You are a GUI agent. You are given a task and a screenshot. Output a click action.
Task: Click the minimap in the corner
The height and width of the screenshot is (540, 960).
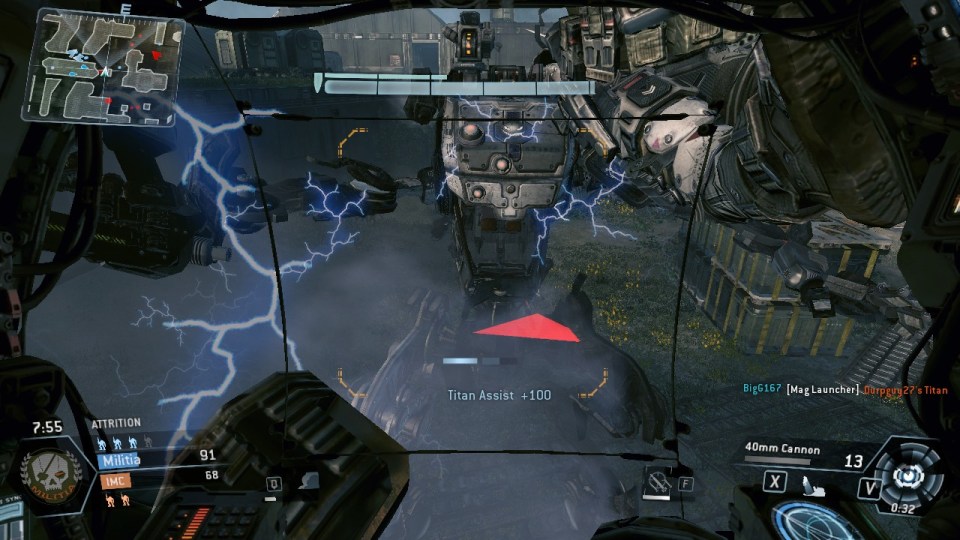click(101, 67)
